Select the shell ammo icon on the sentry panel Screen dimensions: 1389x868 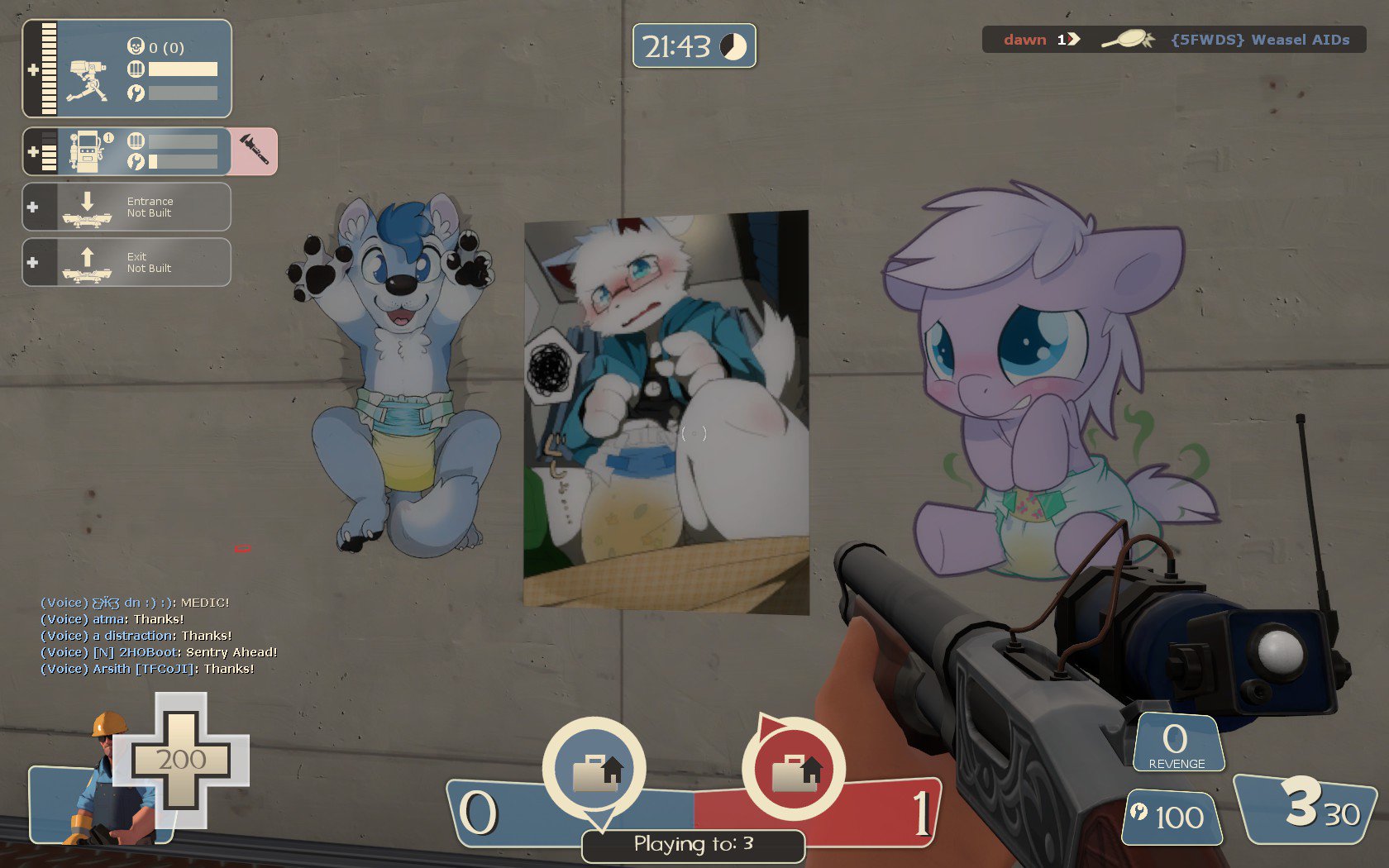(136, 69)
